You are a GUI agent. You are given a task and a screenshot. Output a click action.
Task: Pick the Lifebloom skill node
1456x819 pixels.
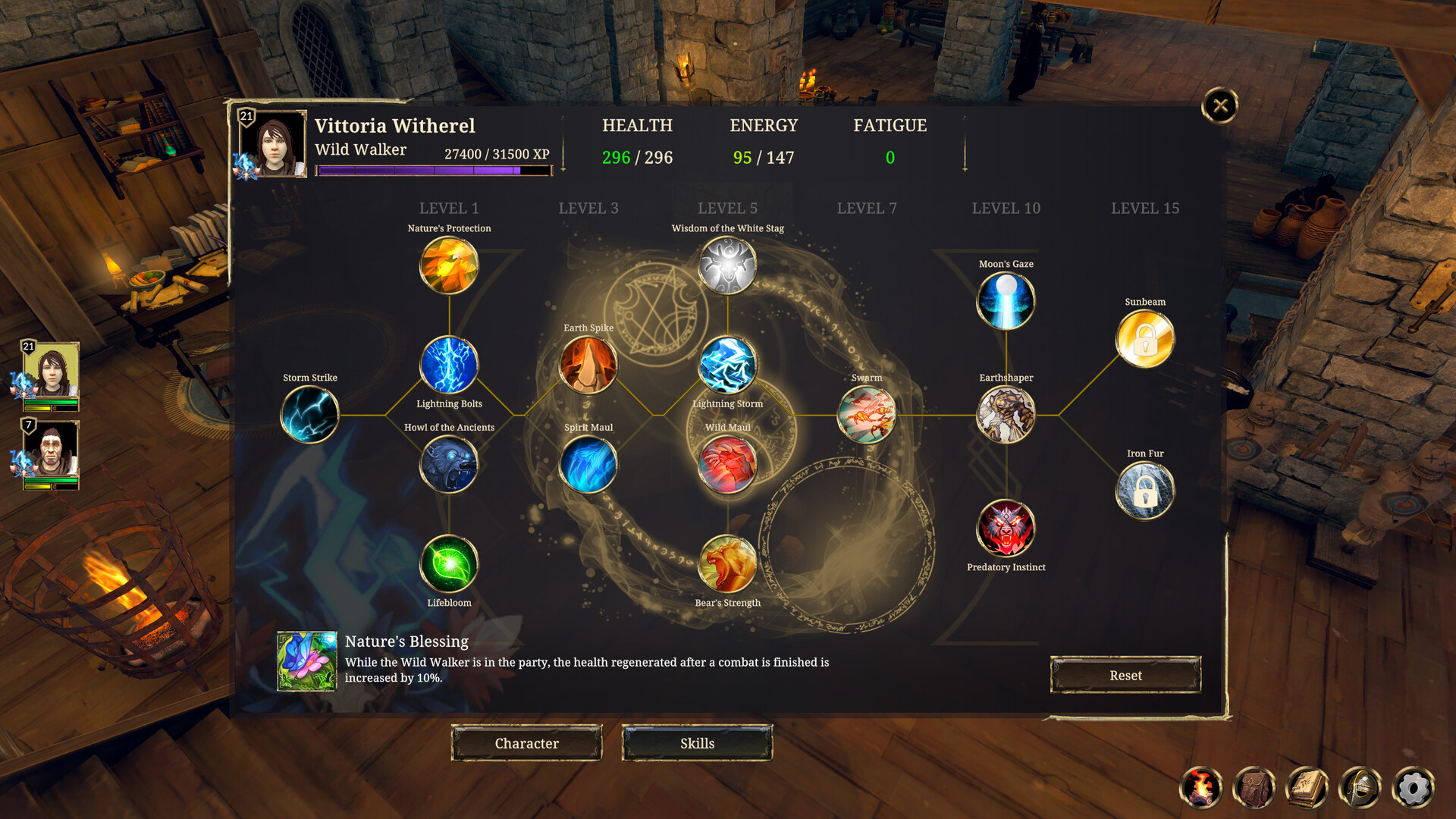(x=449, y=565)
